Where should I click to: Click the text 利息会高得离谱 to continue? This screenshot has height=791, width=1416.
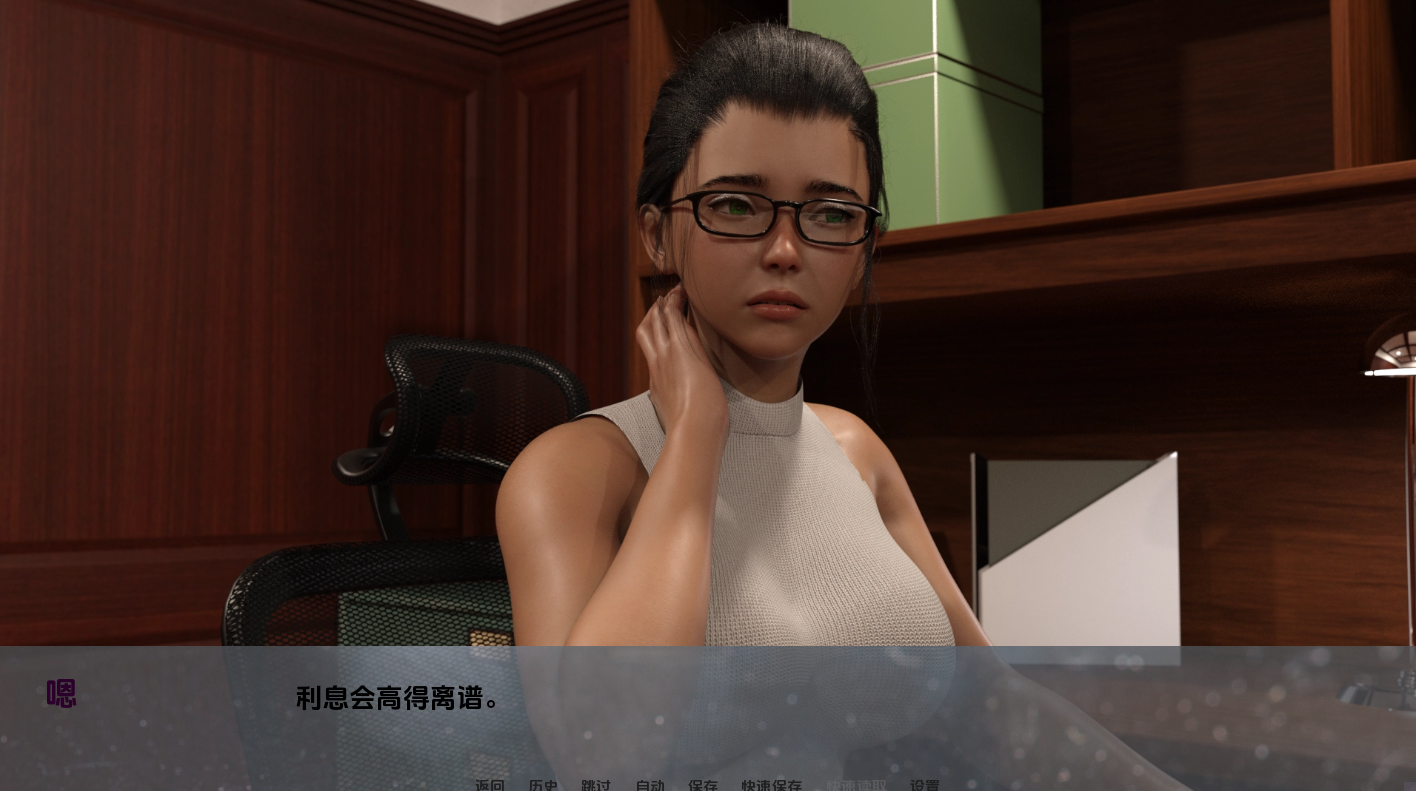click(x=396, y=699)
